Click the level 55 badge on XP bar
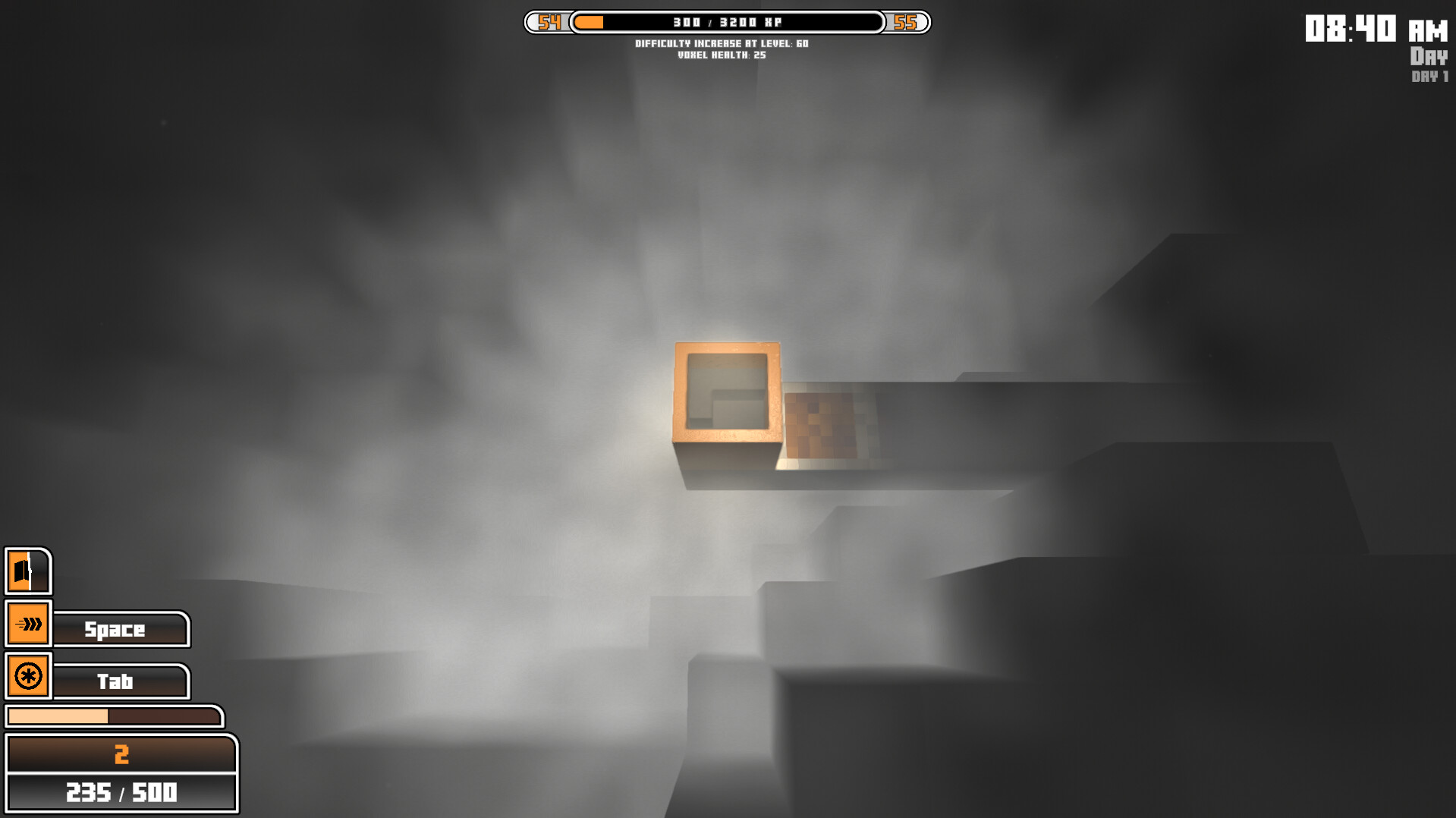The image size is (1456, 818). pos(906,22)
